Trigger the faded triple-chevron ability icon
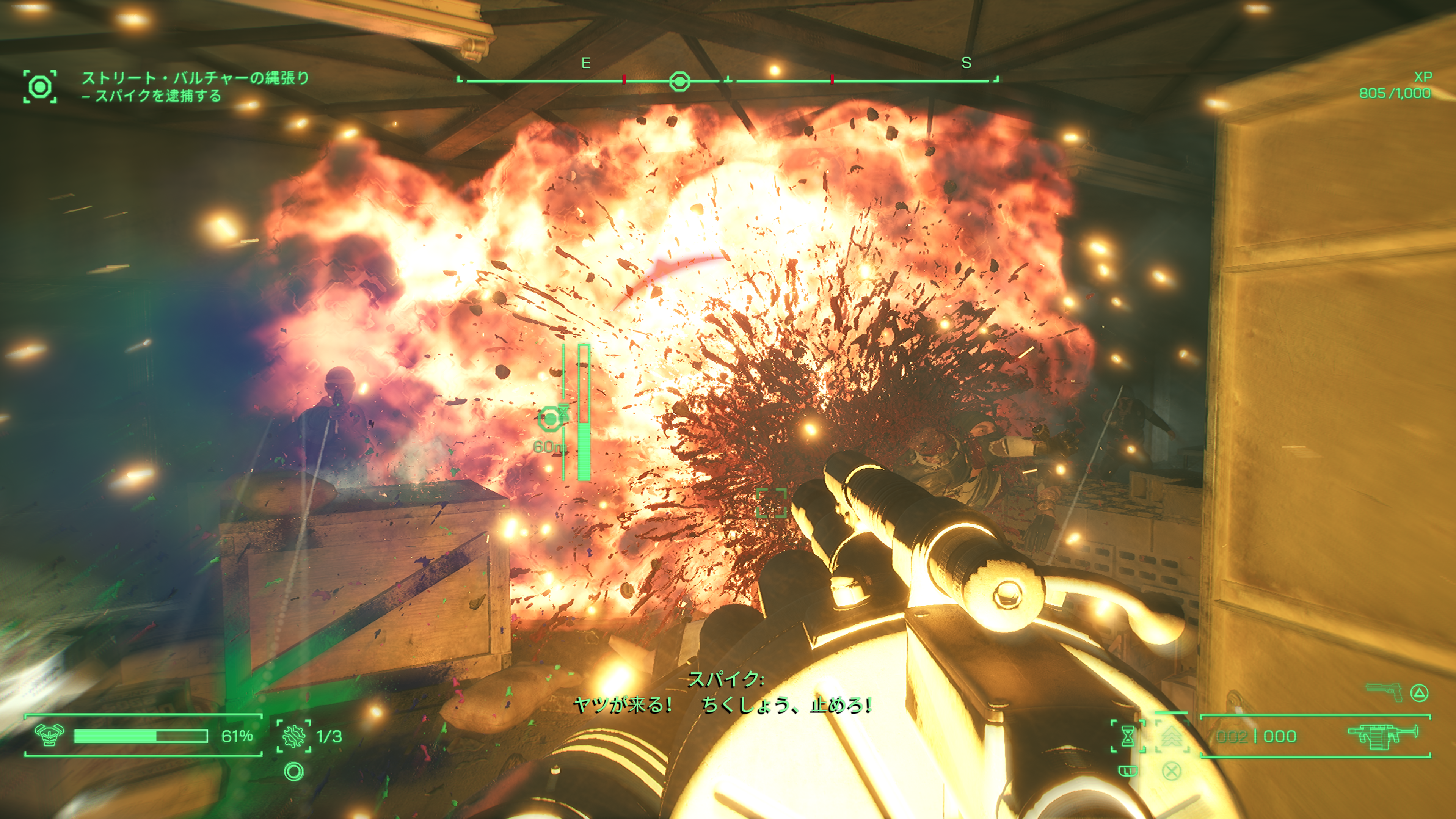1456x819 pixels. 1171,736
